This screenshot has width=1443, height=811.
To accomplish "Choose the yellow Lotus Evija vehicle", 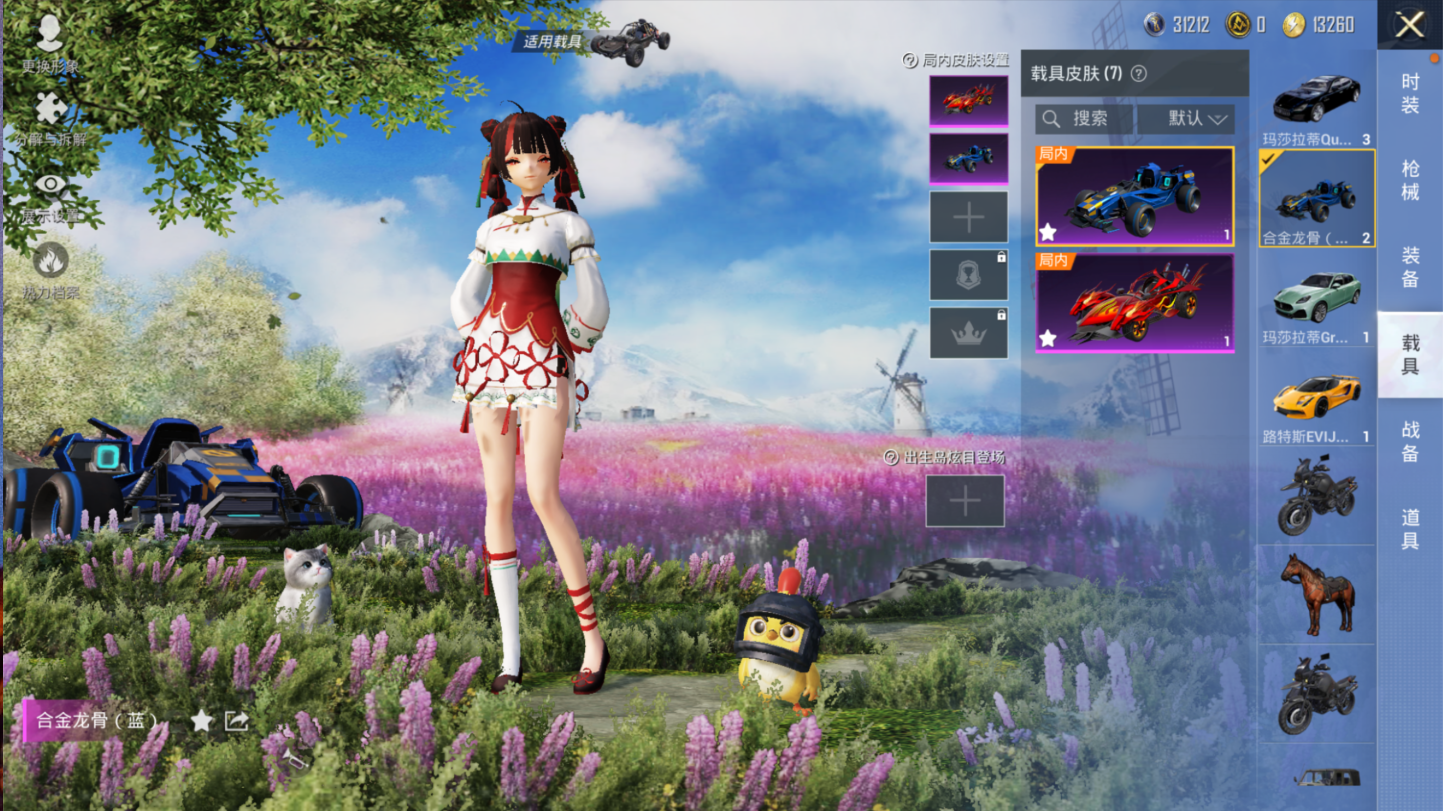I will pyautogui.click(x=1316, y=398).
